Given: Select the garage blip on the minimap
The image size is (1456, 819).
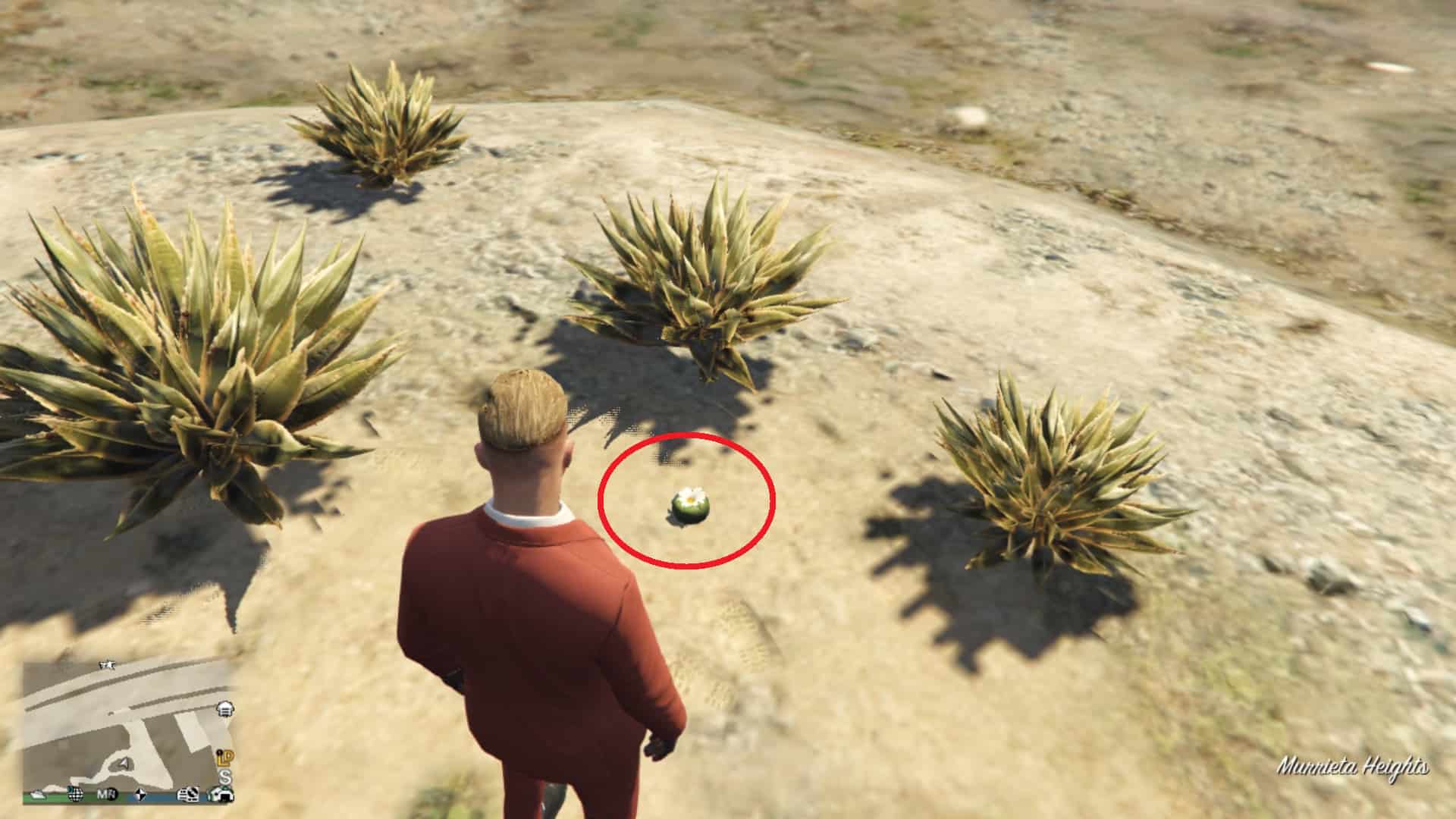Looking at the screenshot, I should point(225,710).
